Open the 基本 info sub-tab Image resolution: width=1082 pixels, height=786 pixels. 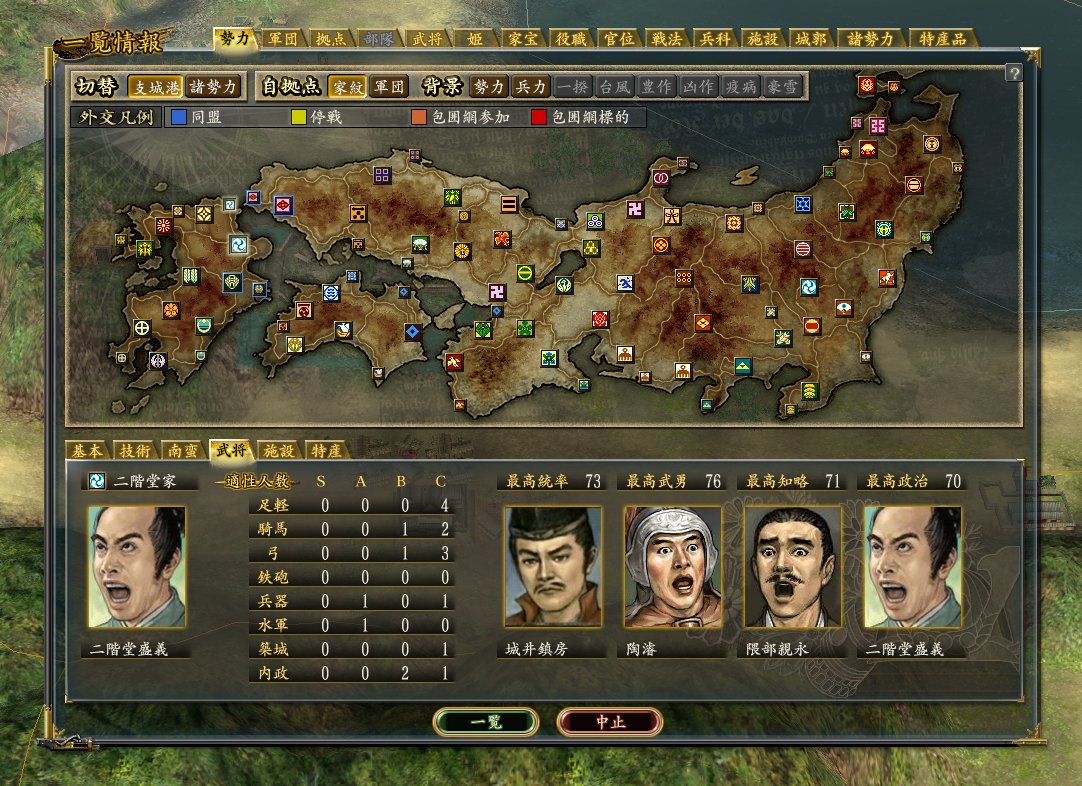pyautogui.click(x=87, y=450)
